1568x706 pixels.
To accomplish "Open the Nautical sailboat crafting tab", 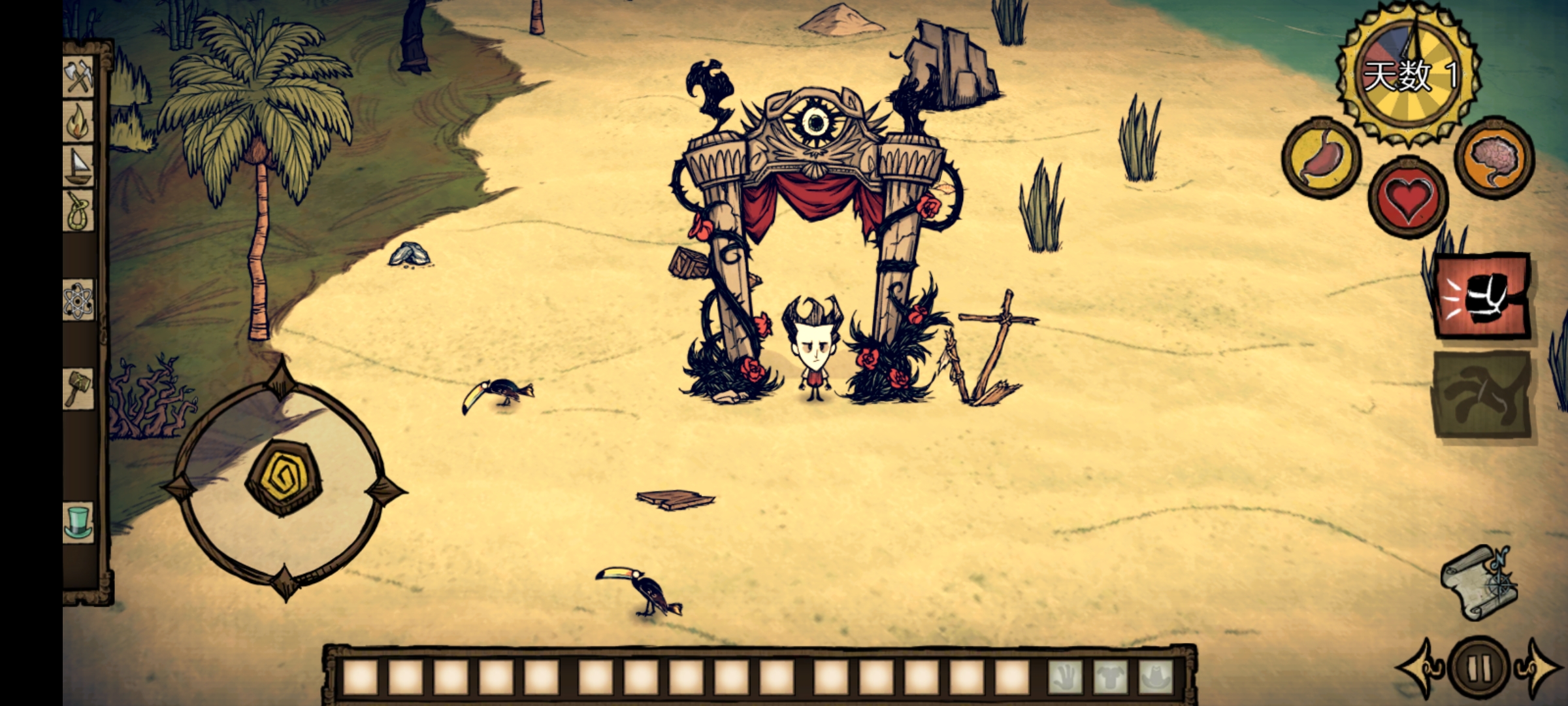I will tap(78, 166).
